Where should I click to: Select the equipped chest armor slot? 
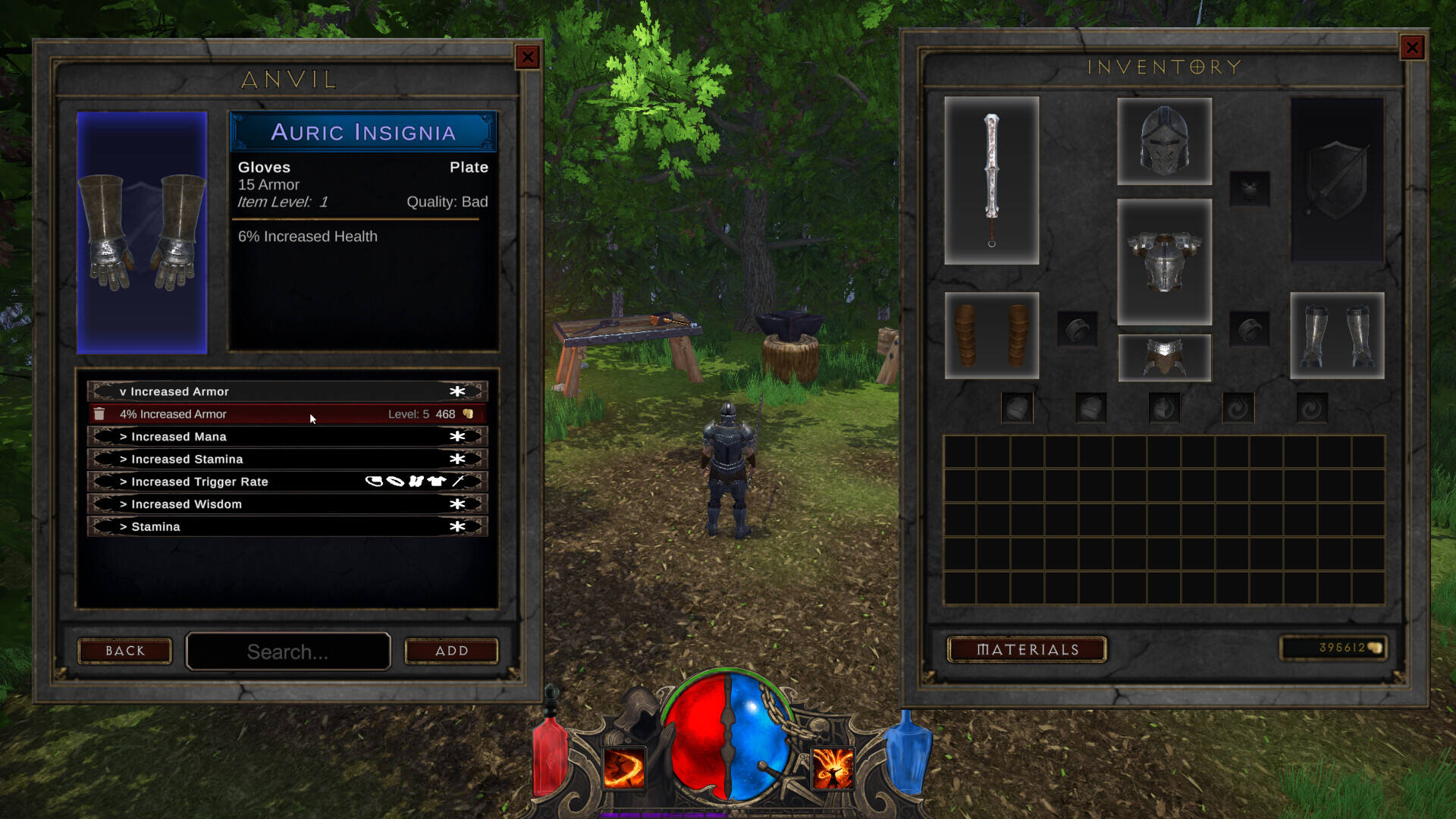pyautogui.click(x=1164, y=262)
